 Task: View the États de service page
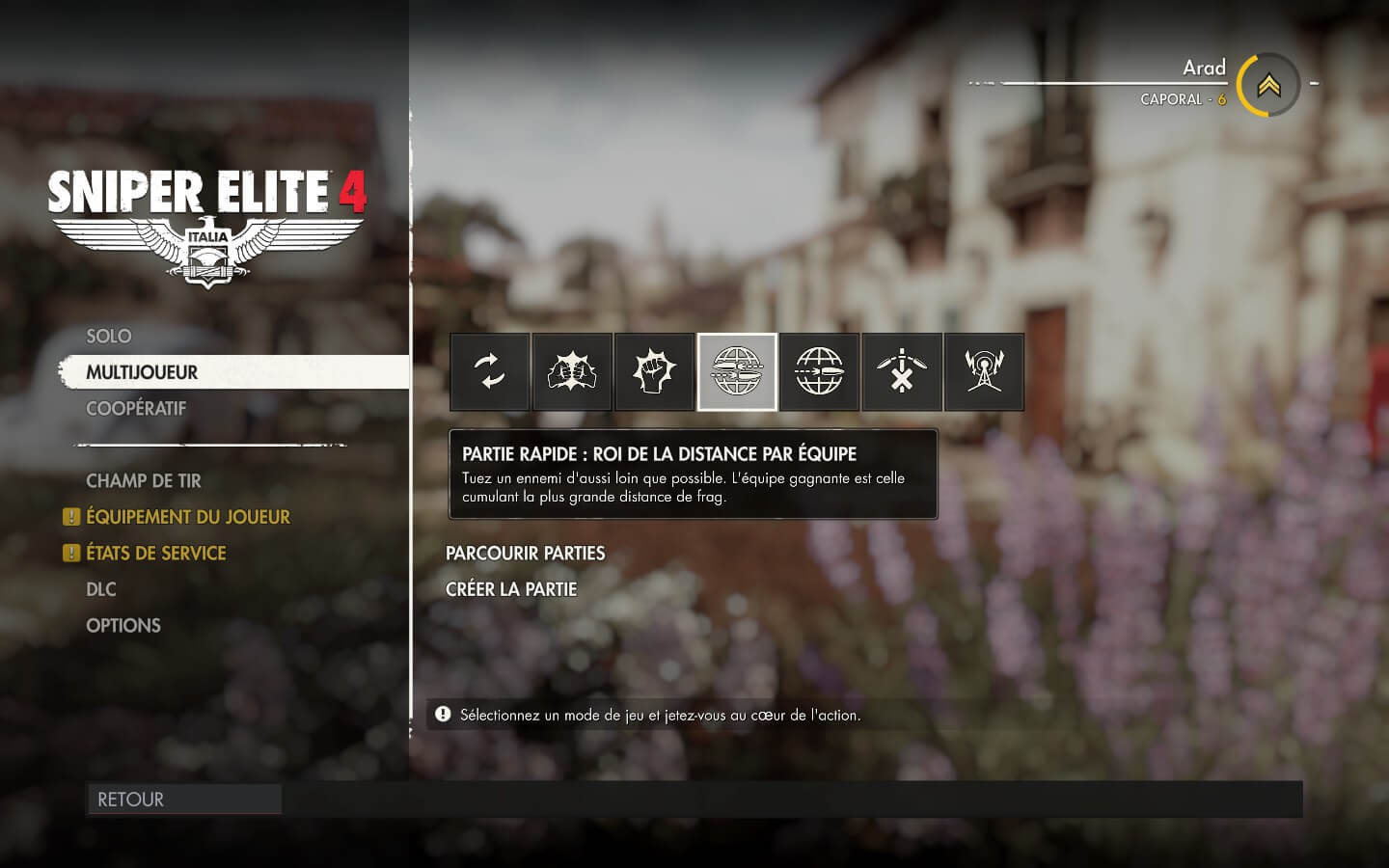(155, 554)
